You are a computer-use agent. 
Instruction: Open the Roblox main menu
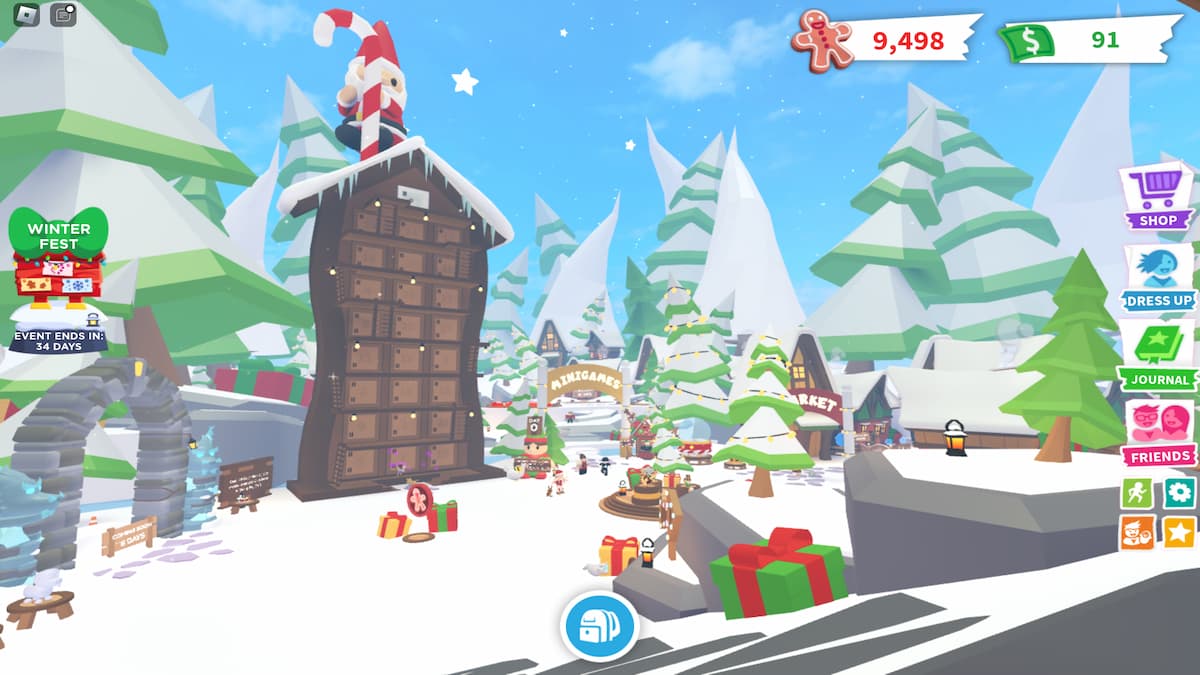(26, 14)
